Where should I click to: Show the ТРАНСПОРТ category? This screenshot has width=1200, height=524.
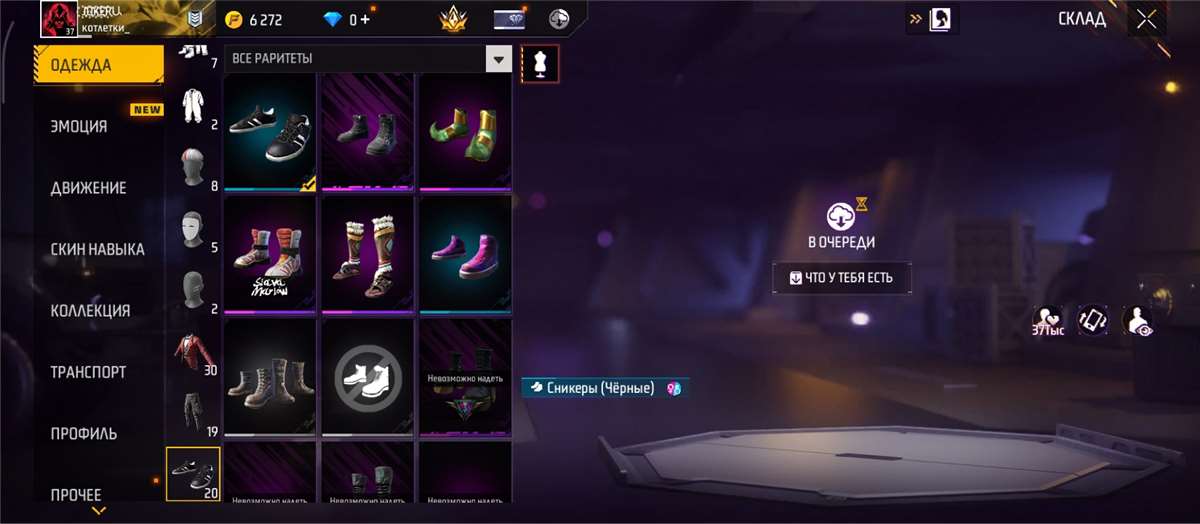(88, 372)
